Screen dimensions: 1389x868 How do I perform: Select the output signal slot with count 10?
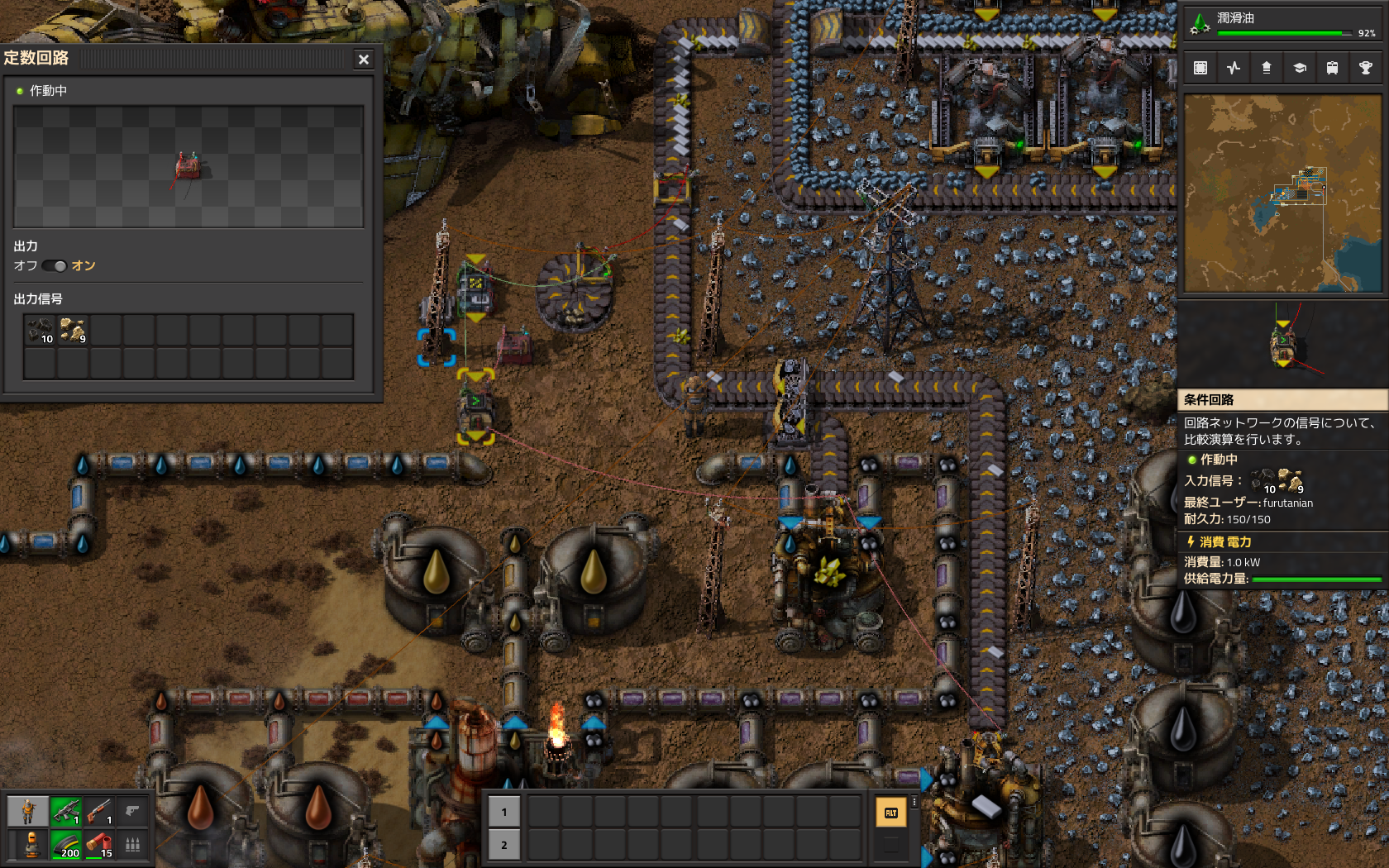click(x=41, y=331)
